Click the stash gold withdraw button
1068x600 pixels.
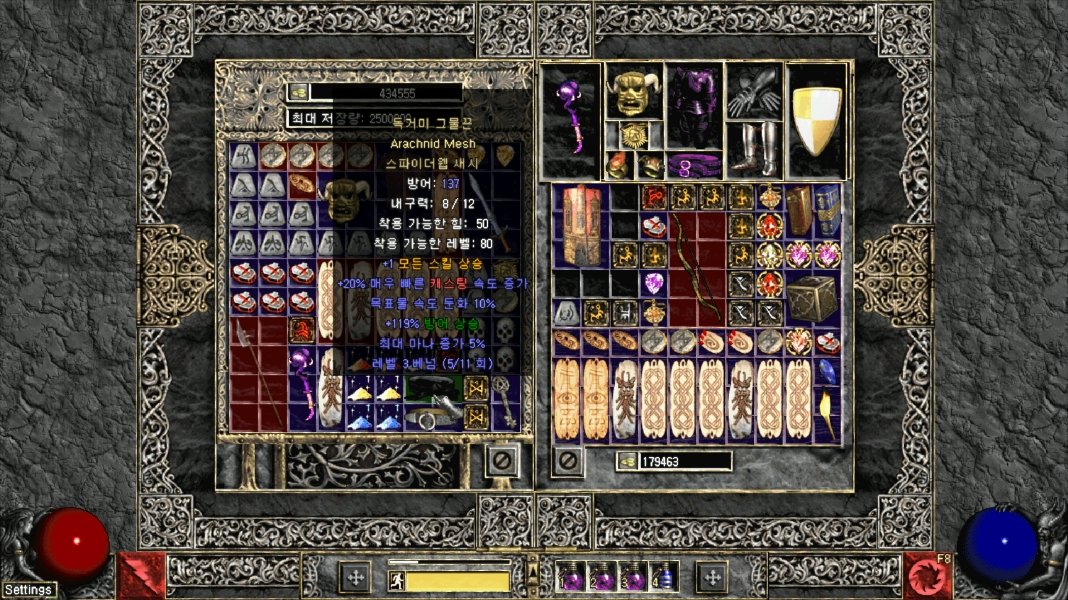[298, 92]
